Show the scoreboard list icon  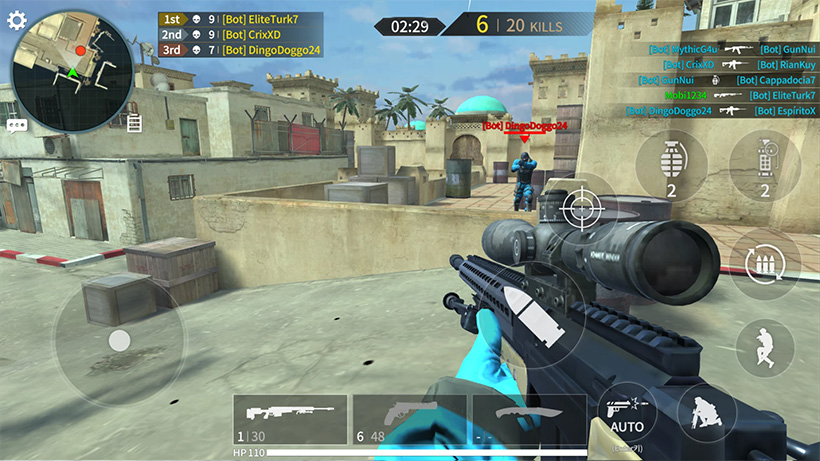pos(134,122)
